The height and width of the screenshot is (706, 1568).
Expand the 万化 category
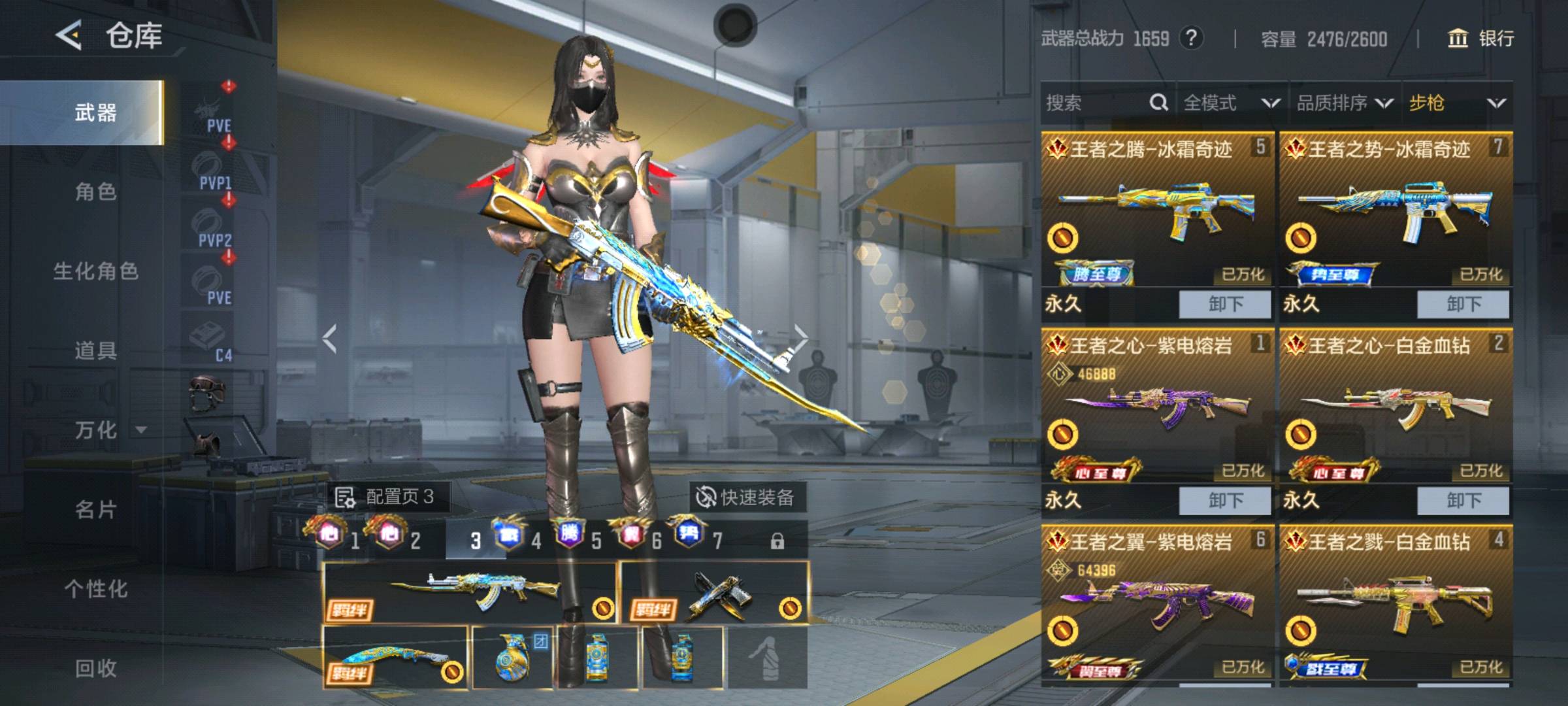click(x=108, y=430)
